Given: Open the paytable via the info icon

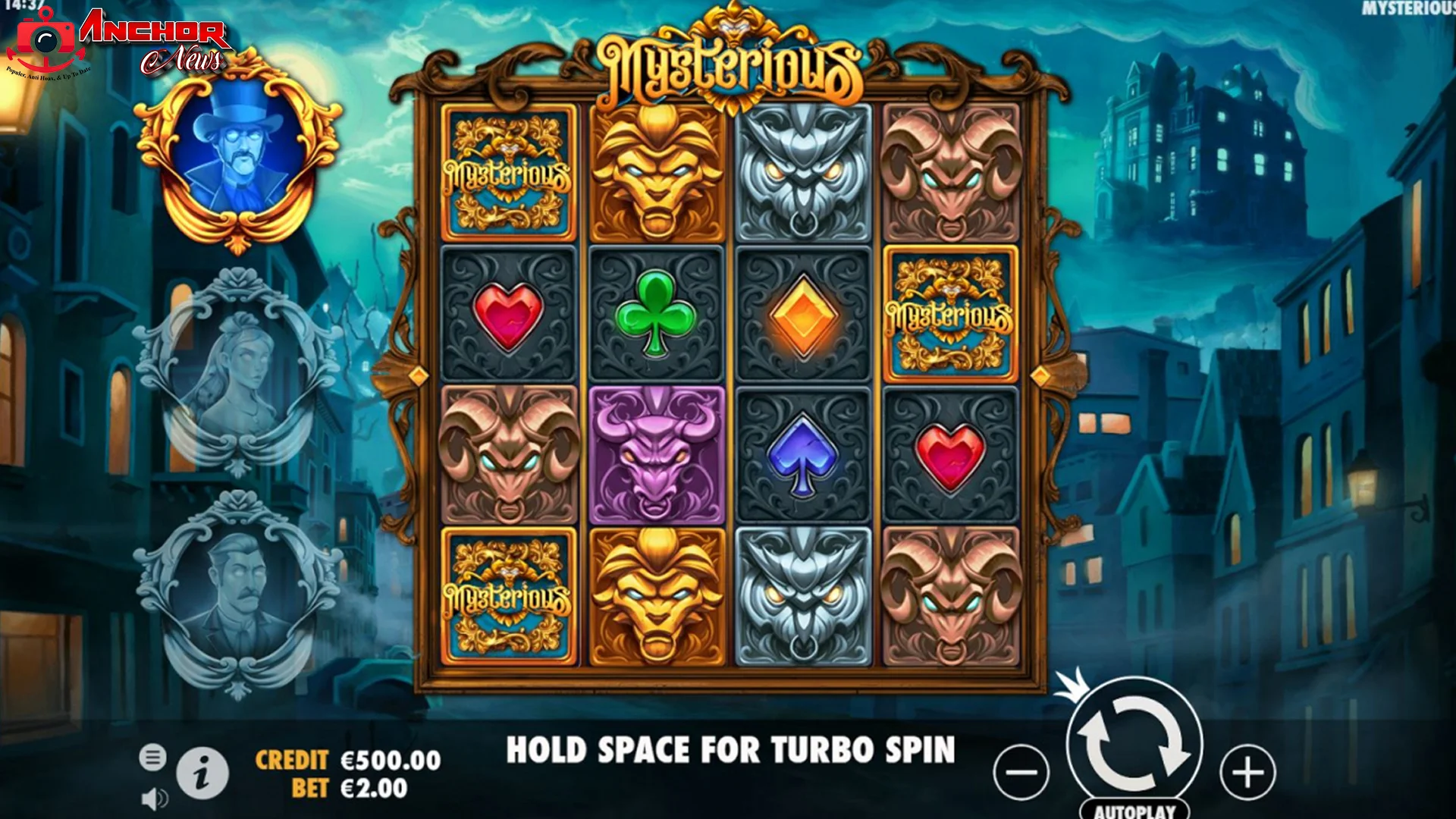Looking at the screenshot, I should tap(201, 773).
